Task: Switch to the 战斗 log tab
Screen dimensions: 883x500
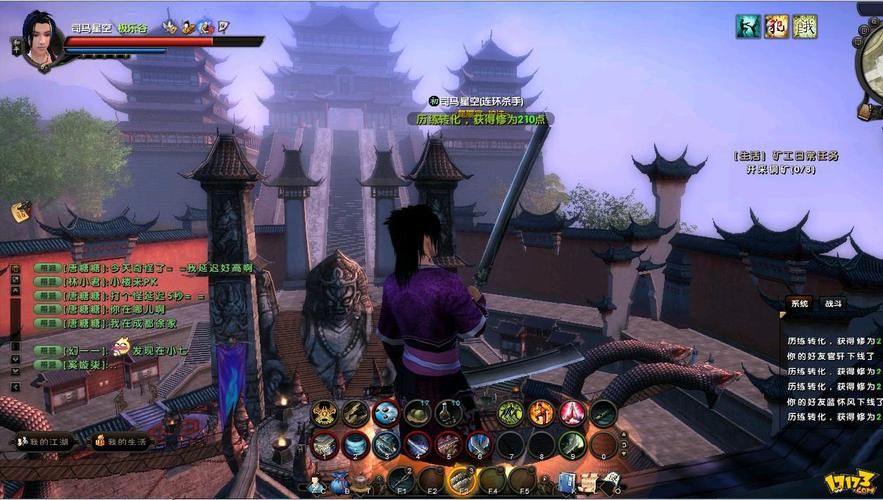Action: 832,303
